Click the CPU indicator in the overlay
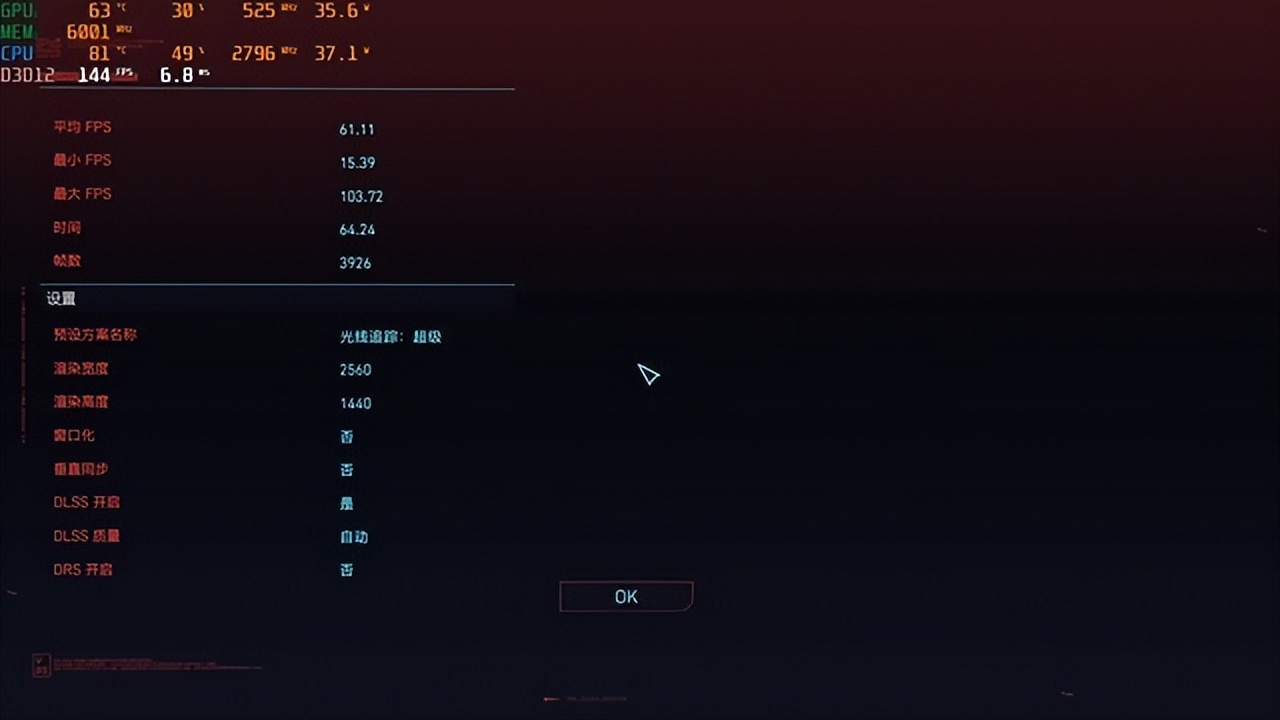Image resolution: width=1280 pixels, height=720 pixels. point(15,53)
